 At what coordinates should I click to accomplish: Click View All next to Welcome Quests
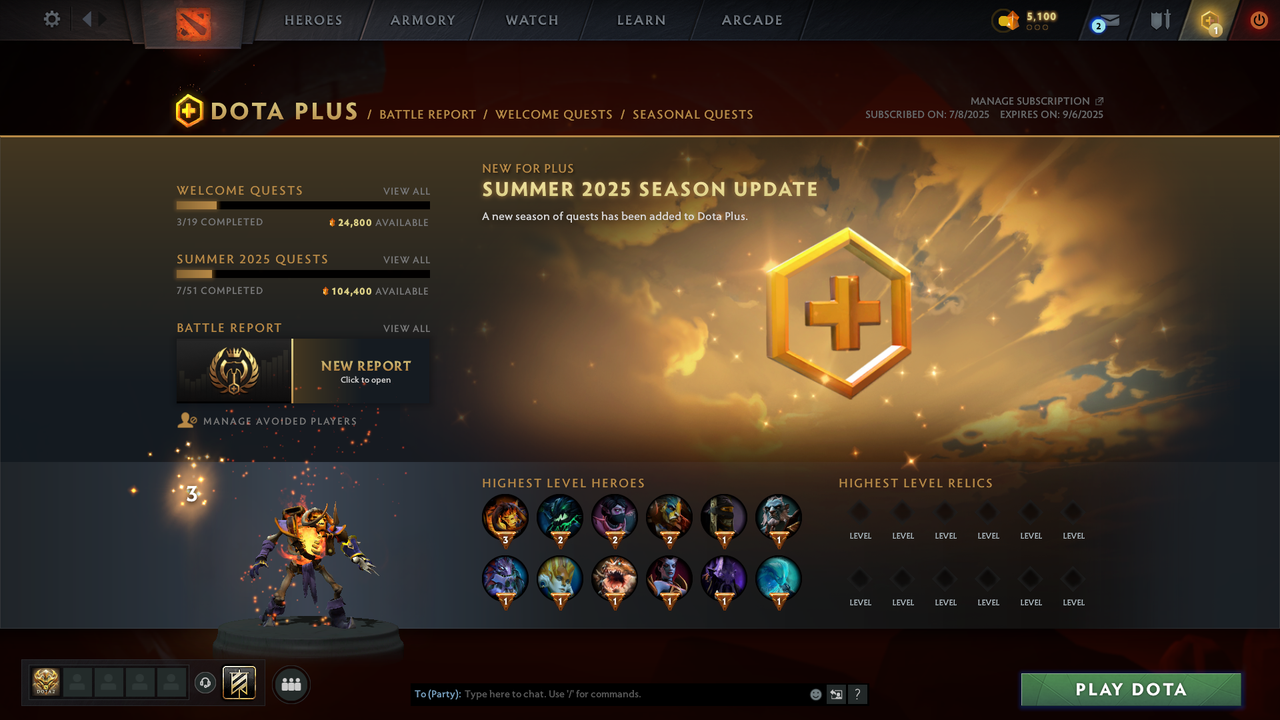(x=406, y=191)
